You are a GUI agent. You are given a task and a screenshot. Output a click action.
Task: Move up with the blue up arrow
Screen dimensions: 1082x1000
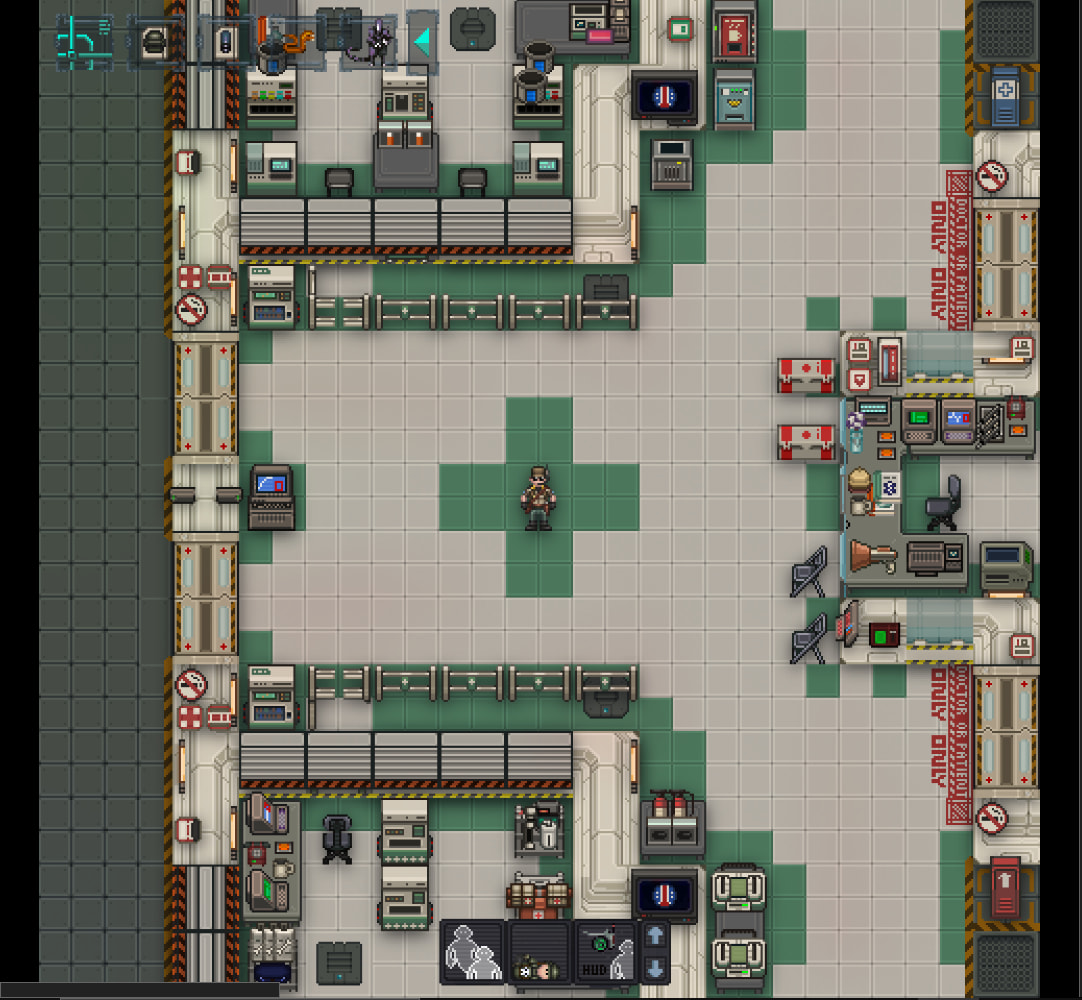(655, 936)
